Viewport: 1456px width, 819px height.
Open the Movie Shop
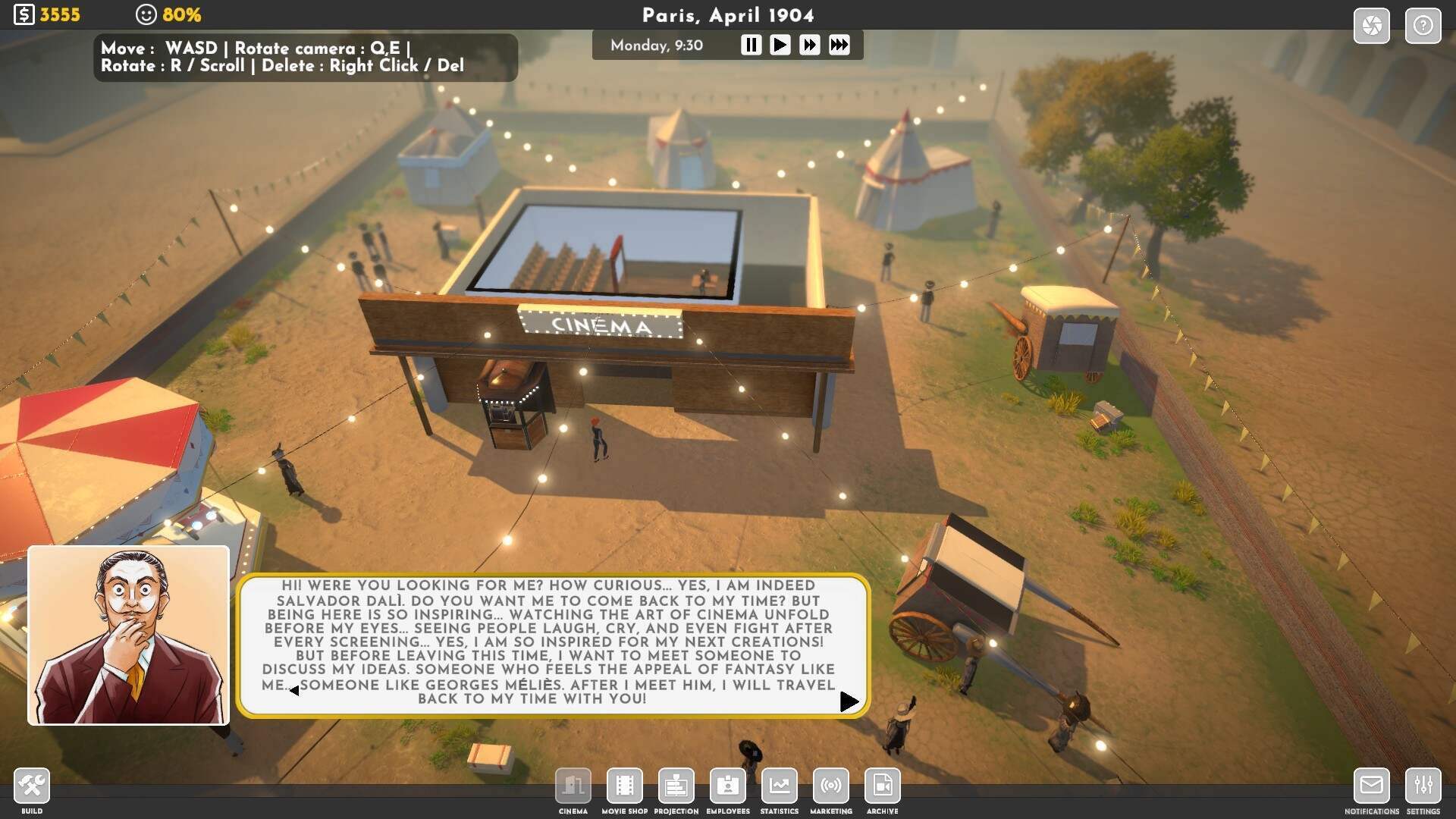(x=625, y=786)
